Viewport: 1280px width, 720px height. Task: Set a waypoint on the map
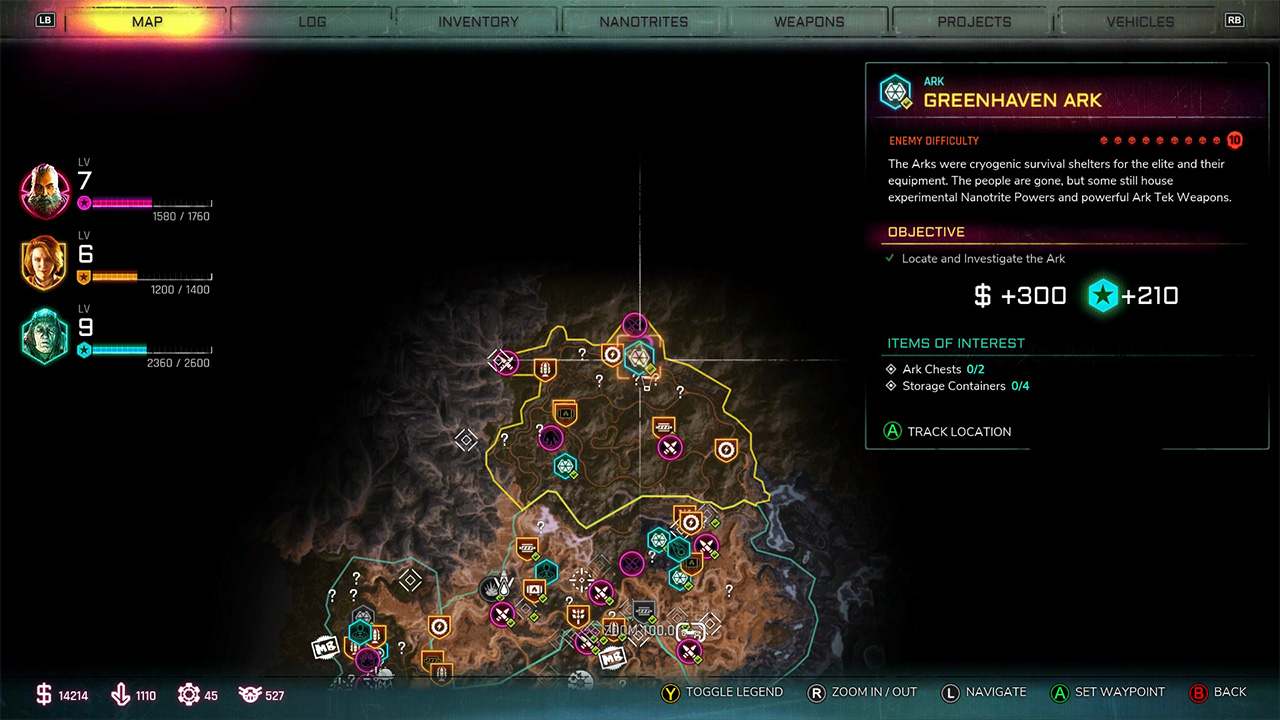pyautogui.click(x=1107, y=692)
